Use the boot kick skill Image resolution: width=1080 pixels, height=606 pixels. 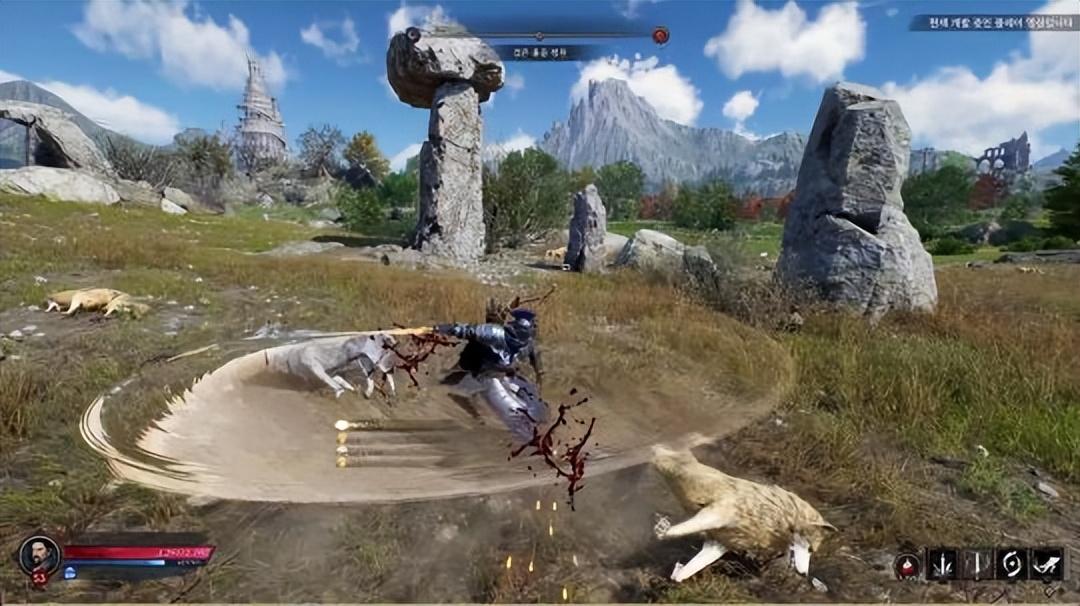point(1047,564)
